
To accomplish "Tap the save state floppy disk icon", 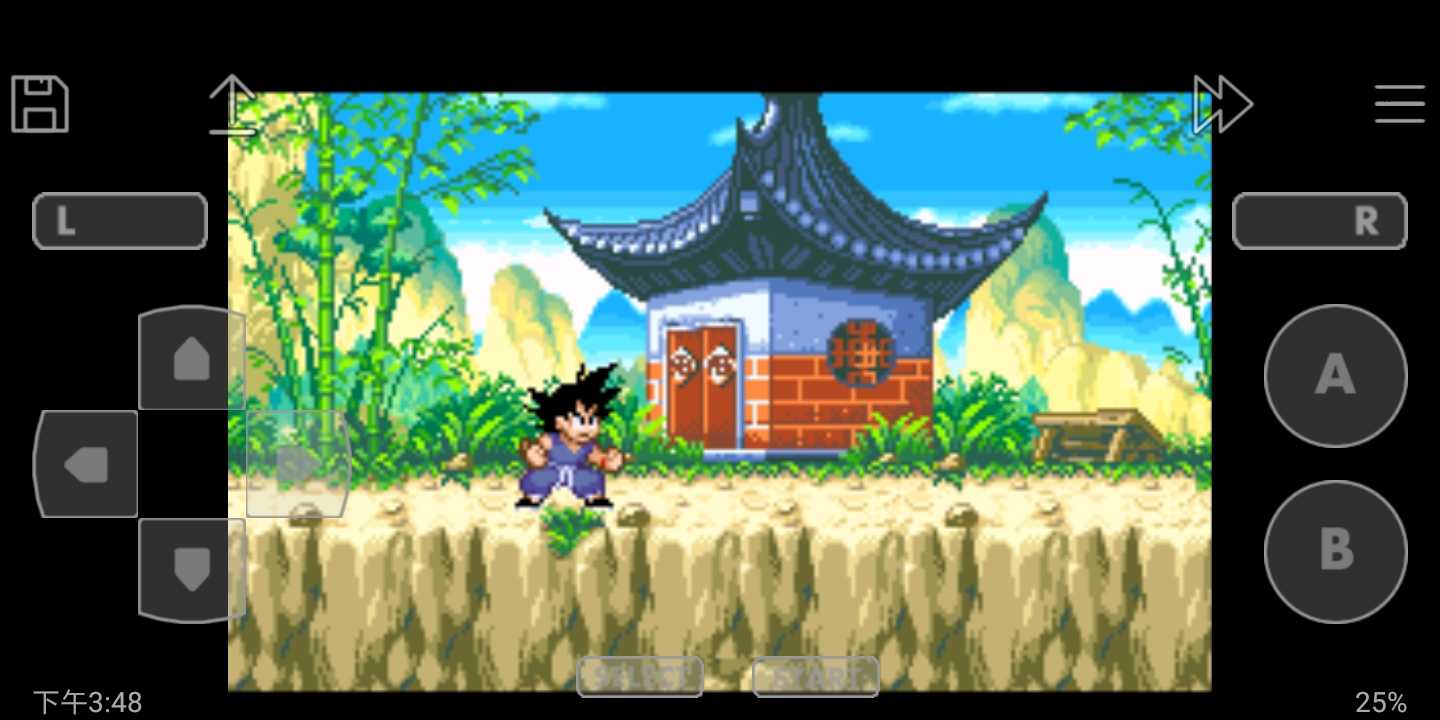I will tap(38, 103).
